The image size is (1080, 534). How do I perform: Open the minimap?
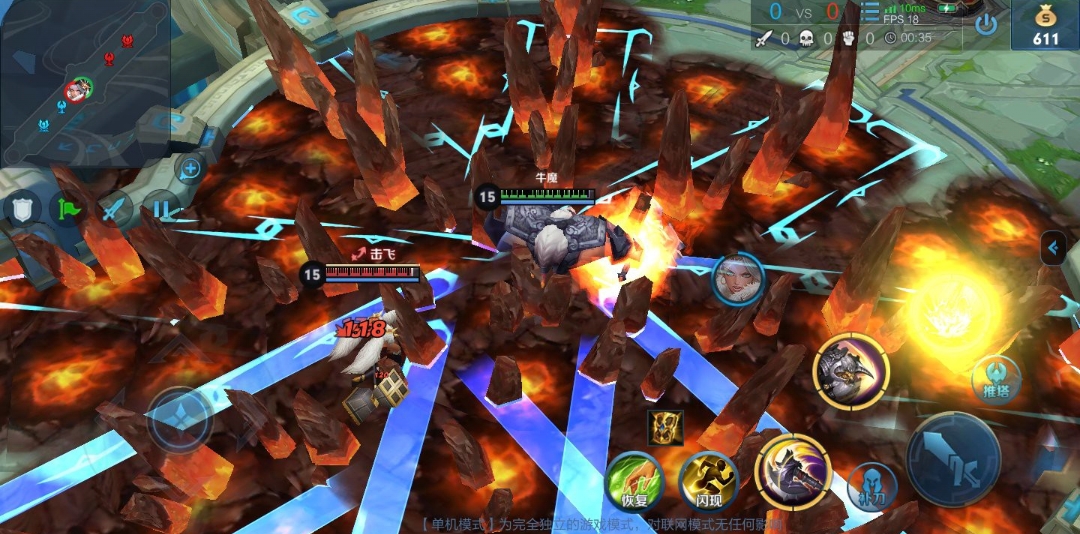[x=85, y=80]
